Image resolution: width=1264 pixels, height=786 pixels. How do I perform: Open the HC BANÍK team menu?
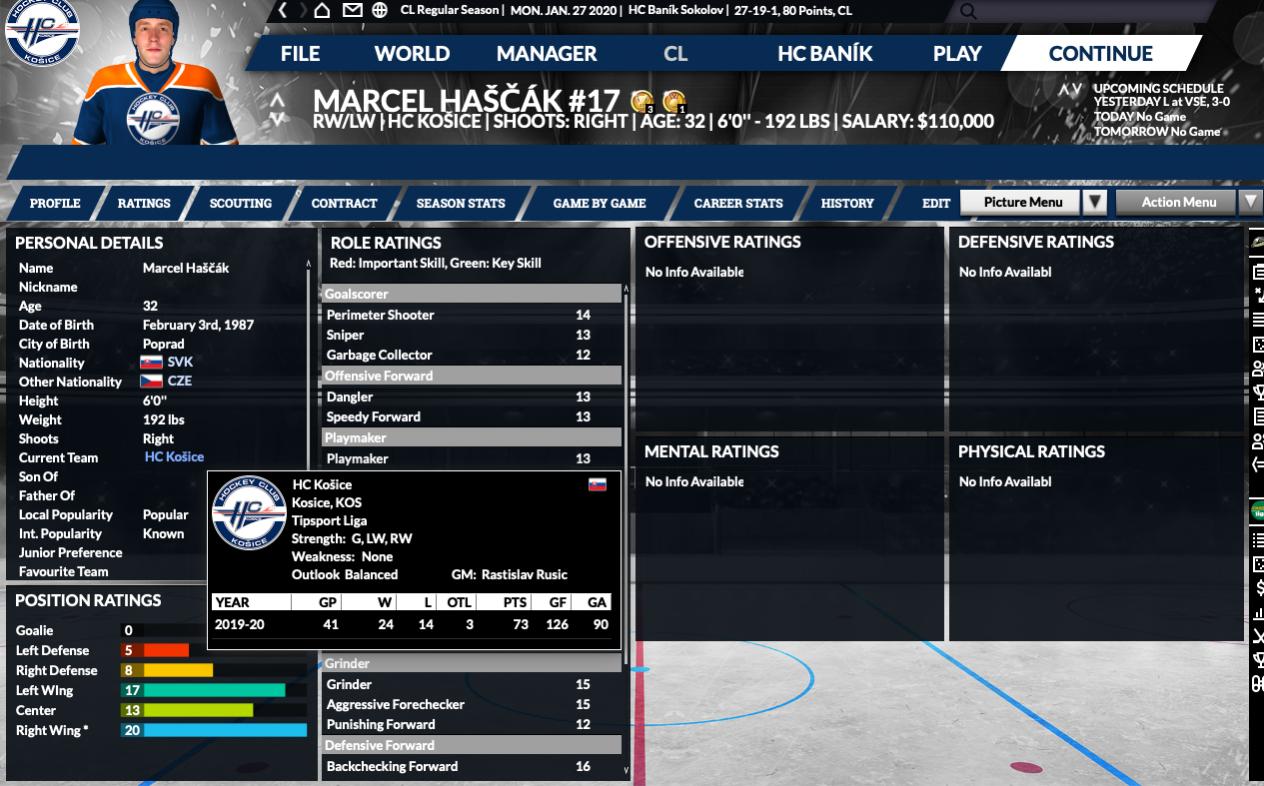(825, 54)
